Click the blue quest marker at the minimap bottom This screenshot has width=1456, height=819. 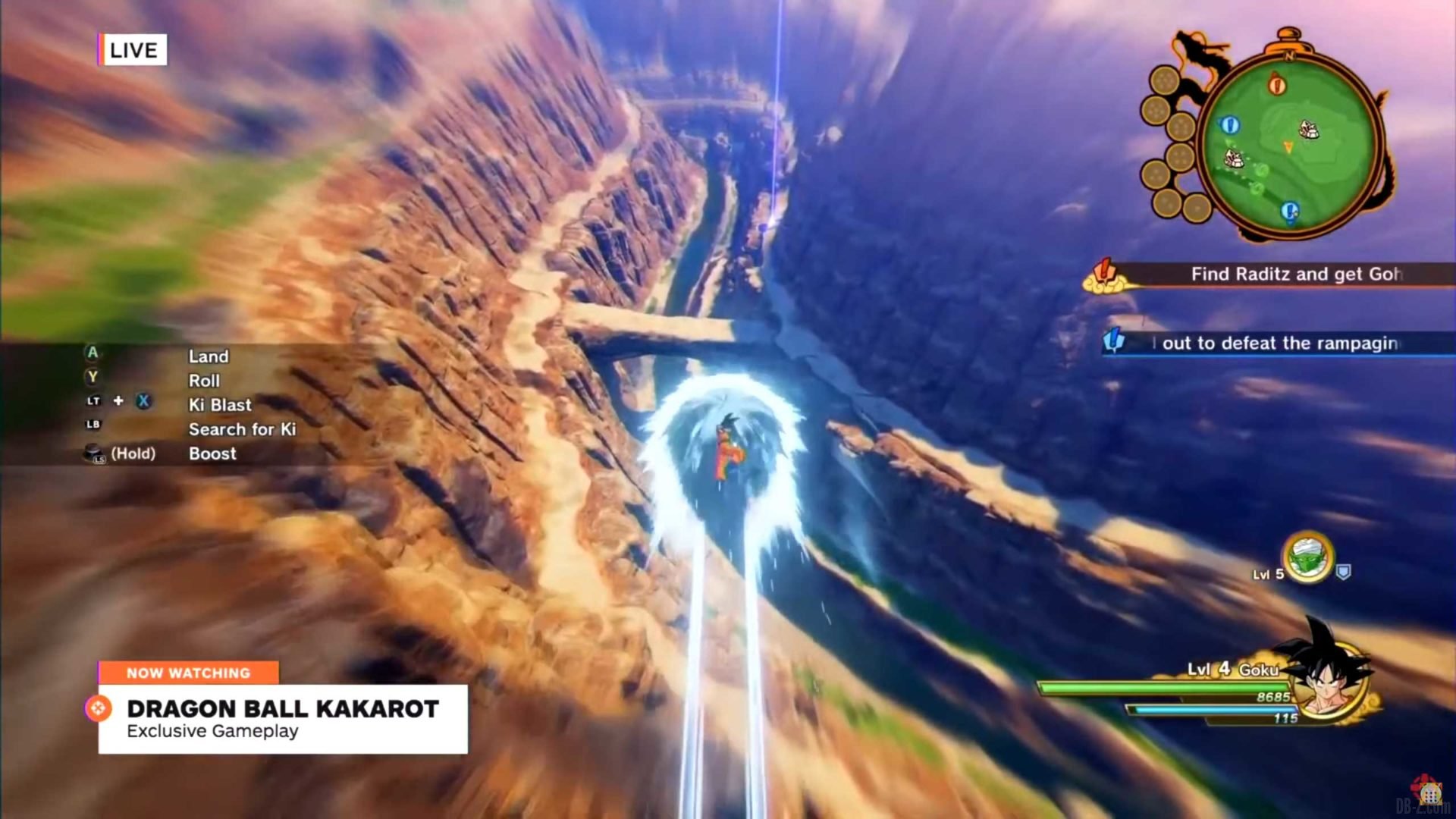(x=1290, y=210)
